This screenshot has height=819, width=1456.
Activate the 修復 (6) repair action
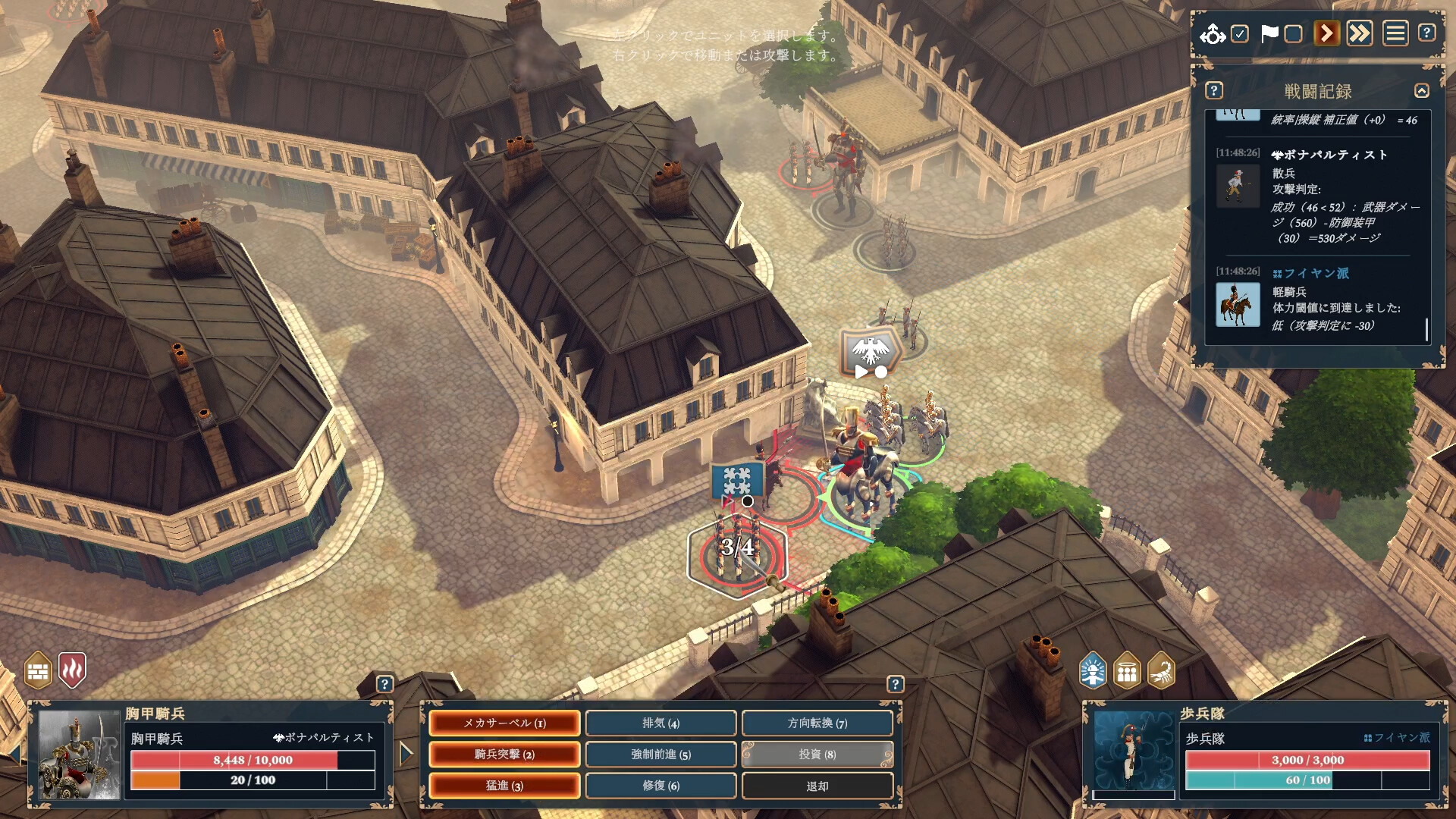661,786
